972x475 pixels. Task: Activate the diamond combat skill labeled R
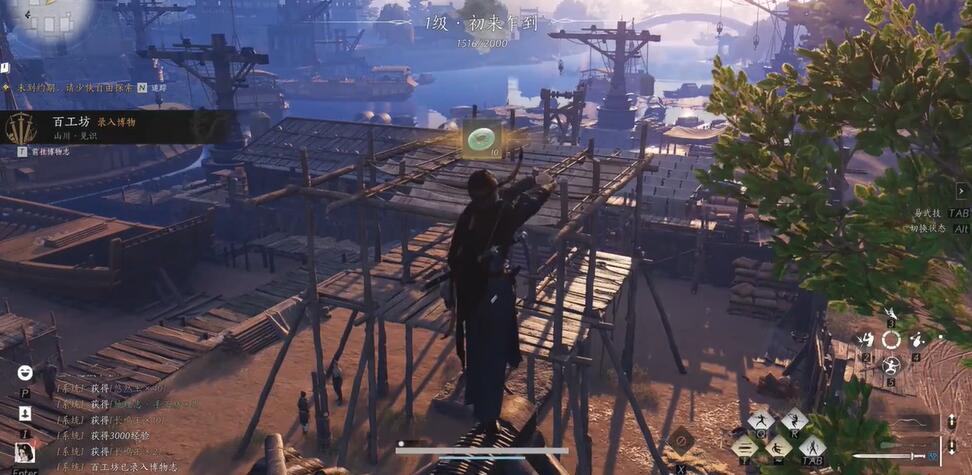pos(794,420)
